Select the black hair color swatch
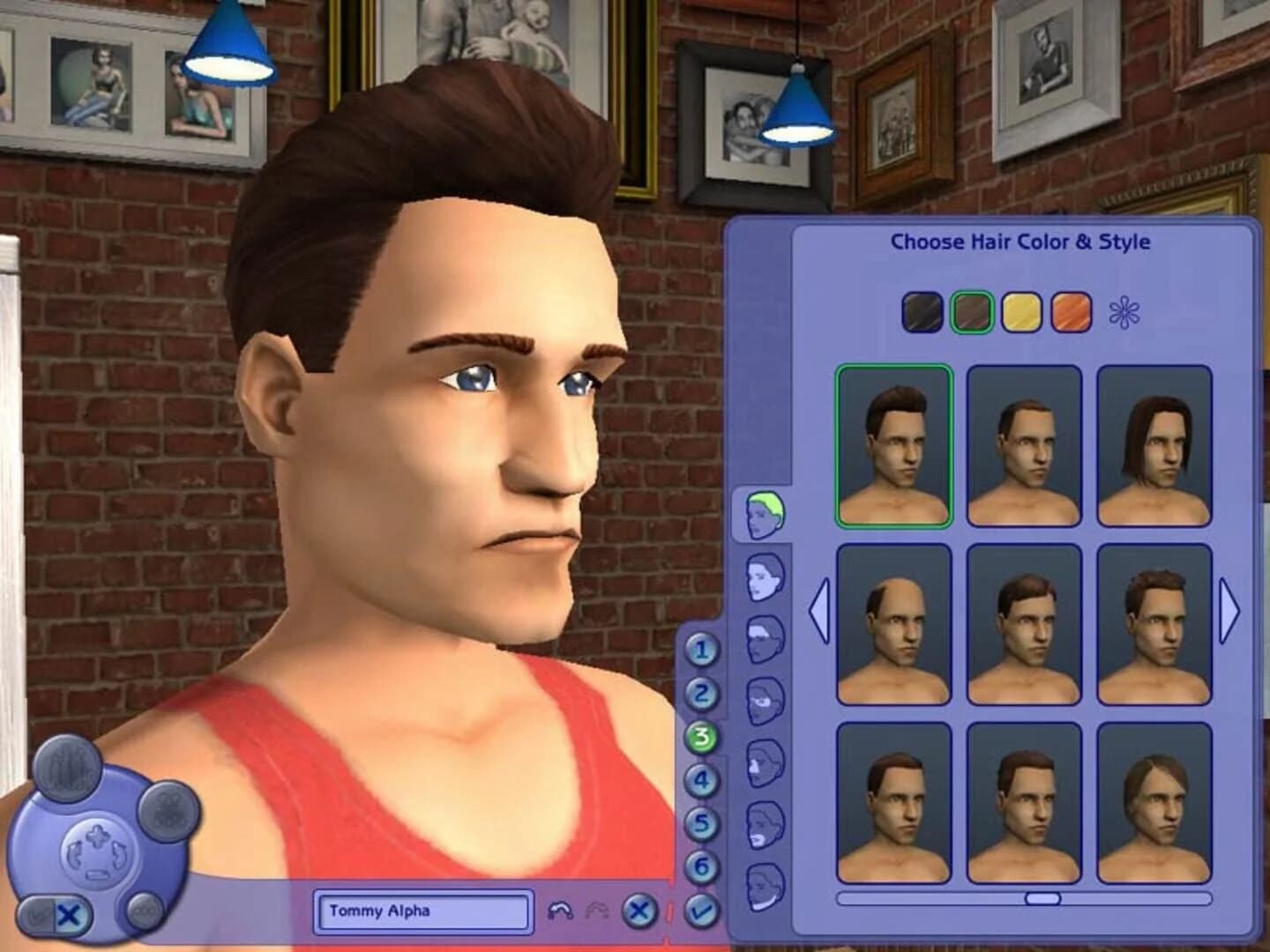 (x=920, y=313)
